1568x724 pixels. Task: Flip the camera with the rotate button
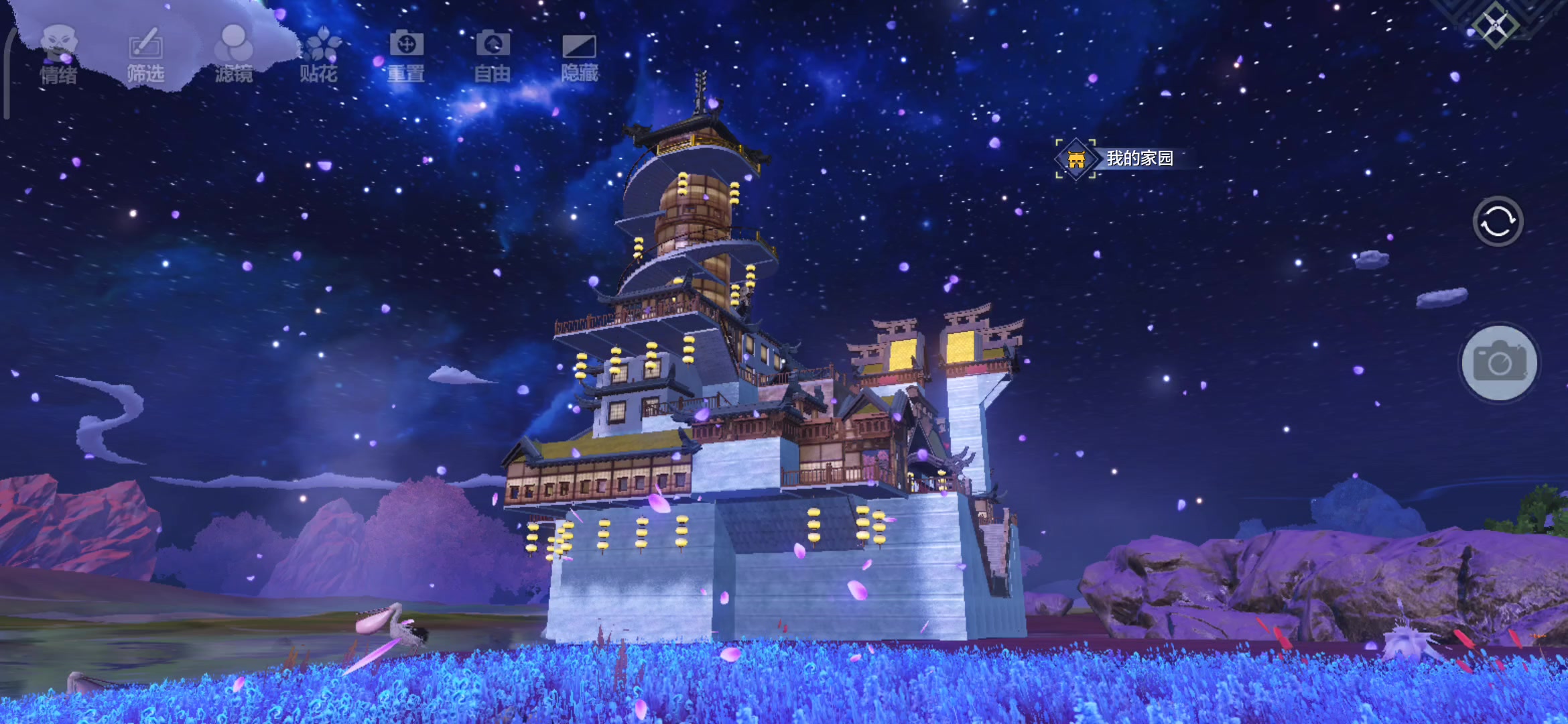(1498, 222)
